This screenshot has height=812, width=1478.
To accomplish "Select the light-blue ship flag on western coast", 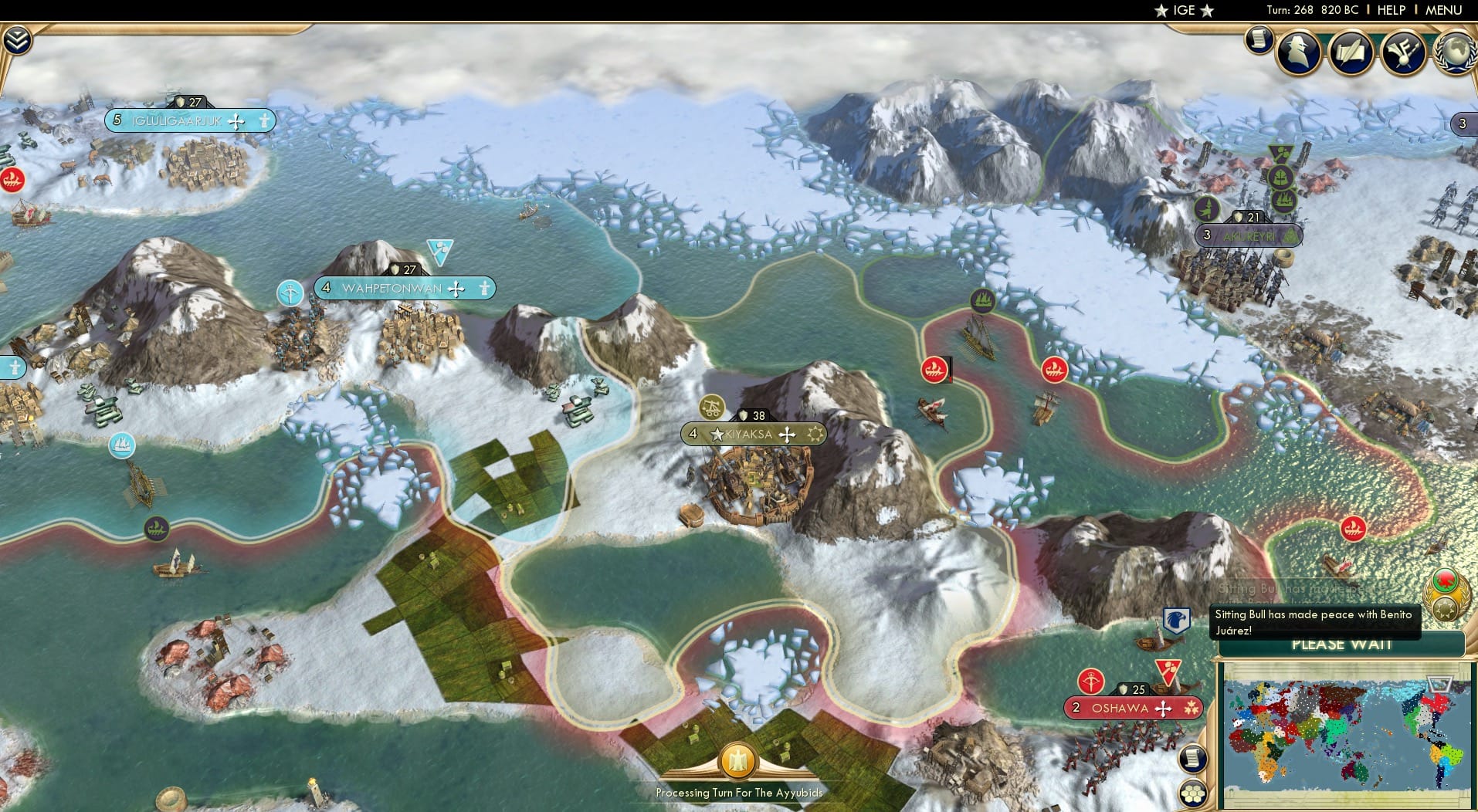I will 122,445.
